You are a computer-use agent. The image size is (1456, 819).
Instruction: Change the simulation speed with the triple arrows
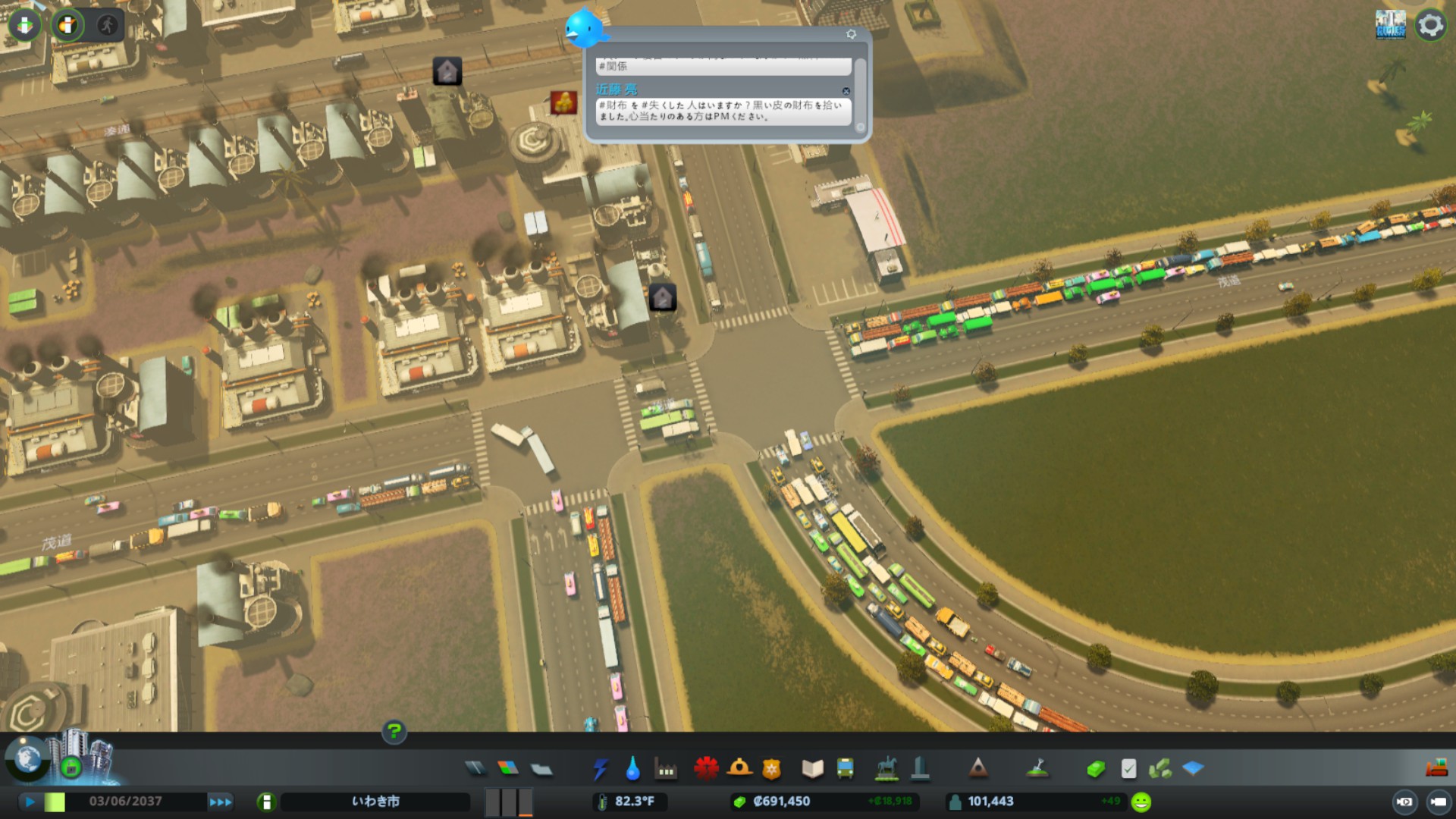tap(221, 802)
